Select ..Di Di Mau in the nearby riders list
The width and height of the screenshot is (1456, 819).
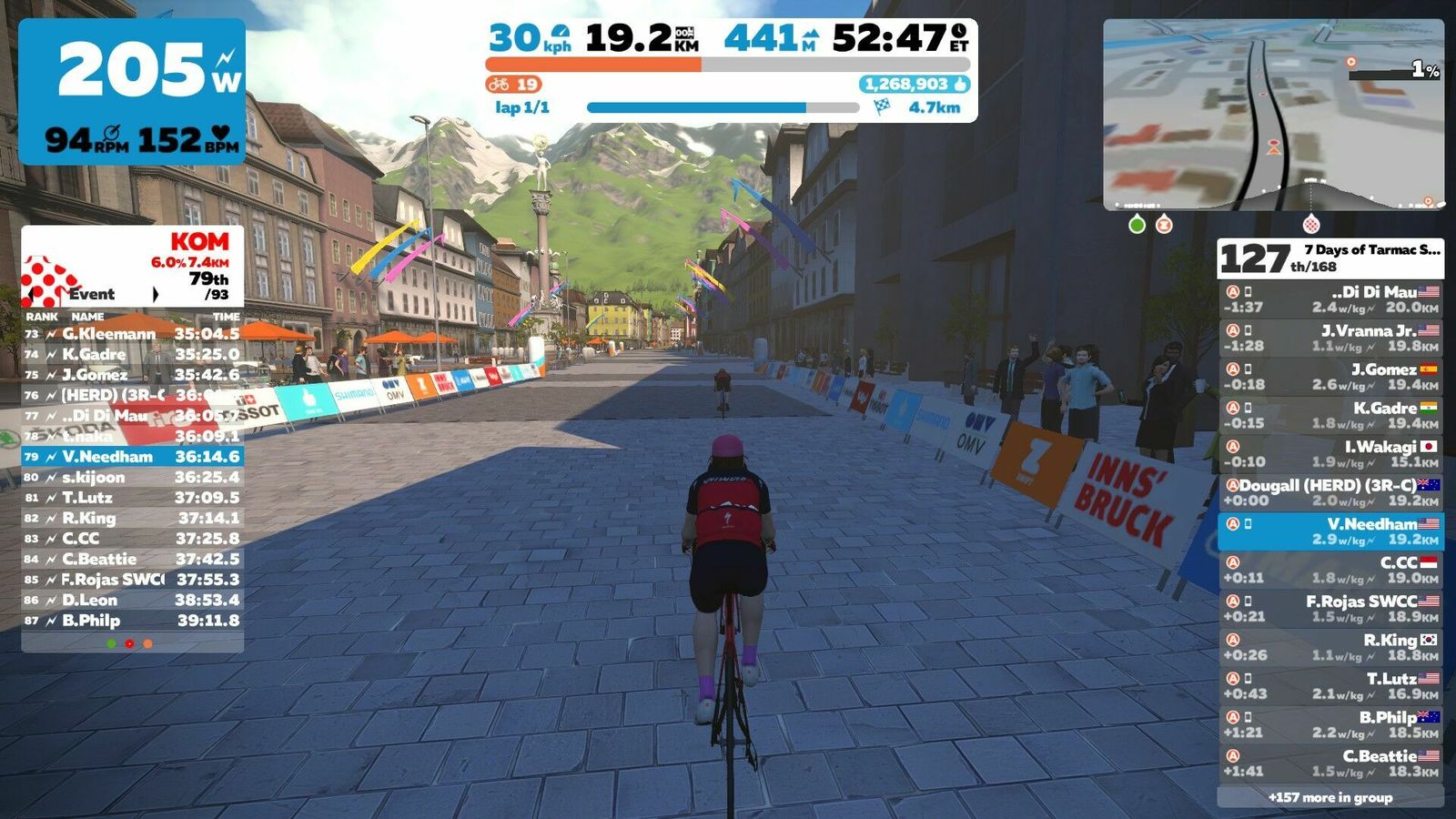(x=1330, y=299)
